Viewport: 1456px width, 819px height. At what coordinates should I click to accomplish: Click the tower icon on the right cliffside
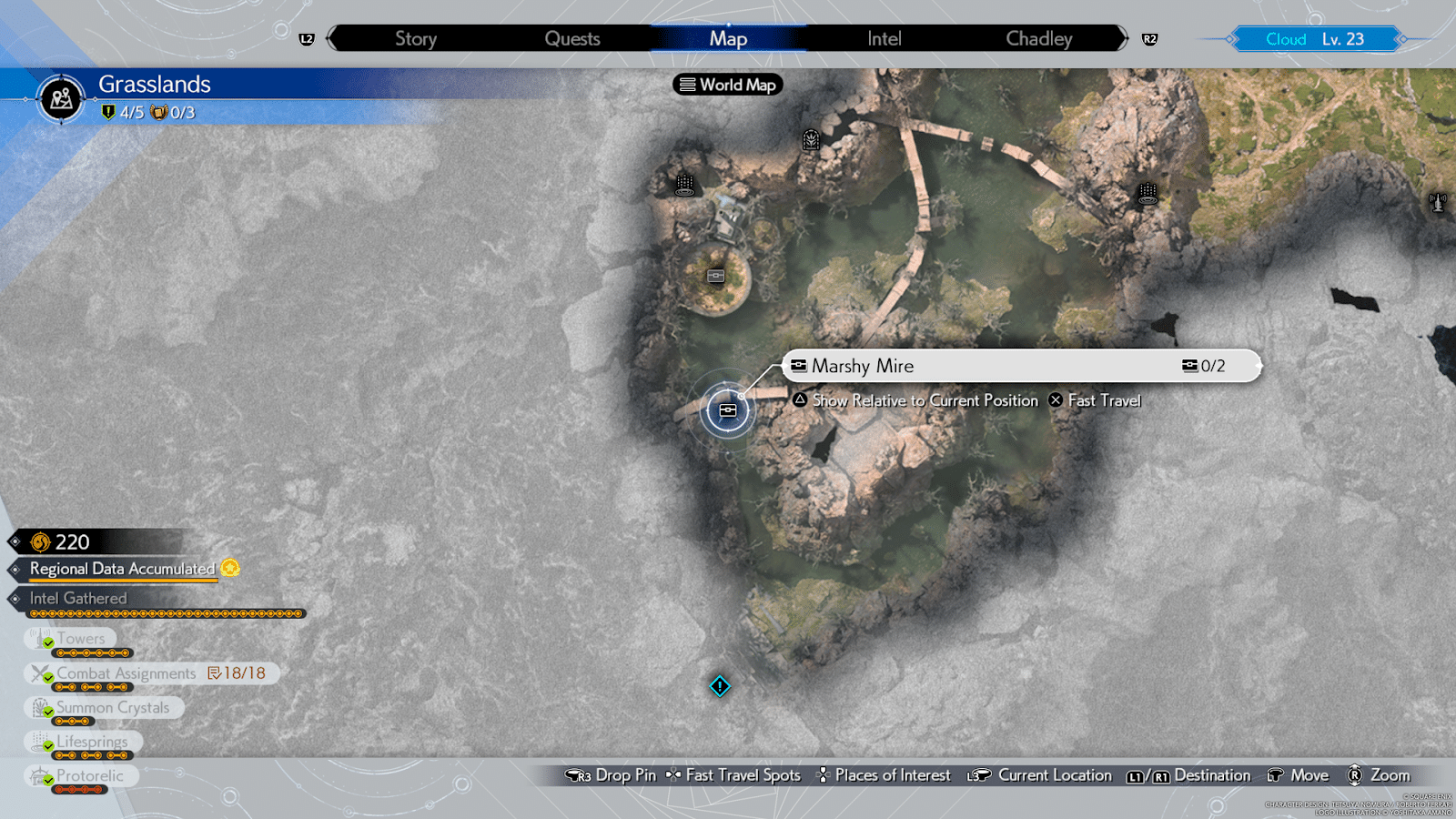tap(1147, 193)
